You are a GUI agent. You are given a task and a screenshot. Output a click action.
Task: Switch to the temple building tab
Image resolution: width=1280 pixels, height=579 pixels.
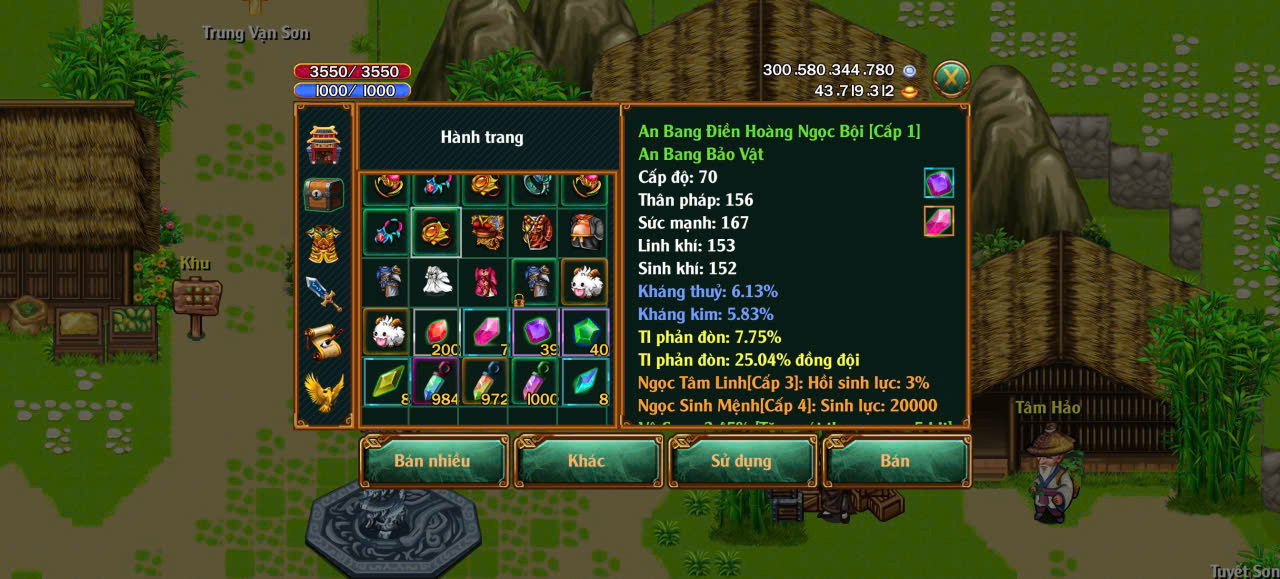point(324,146)
